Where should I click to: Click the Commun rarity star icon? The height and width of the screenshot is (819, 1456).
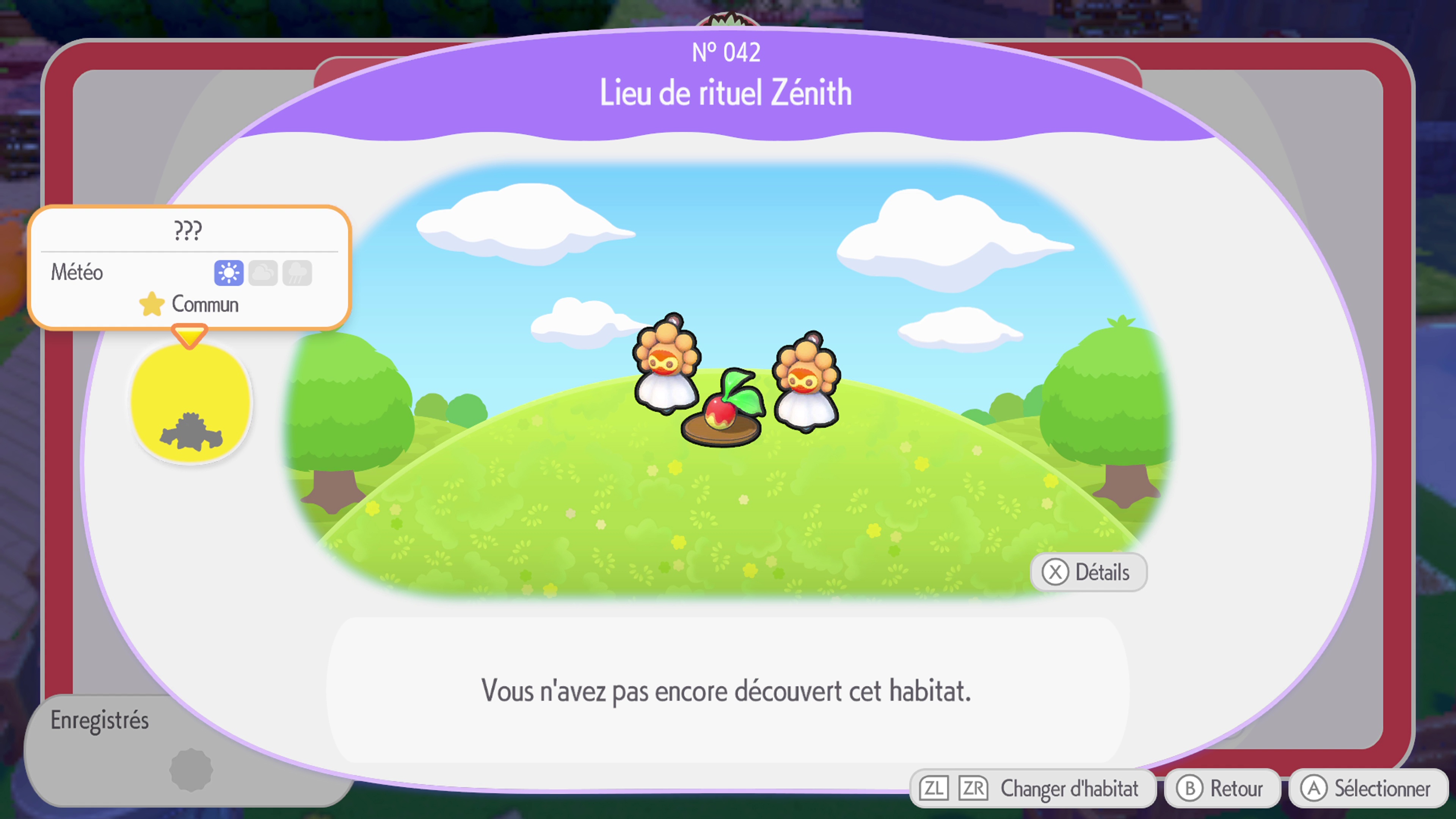(152, 304)
